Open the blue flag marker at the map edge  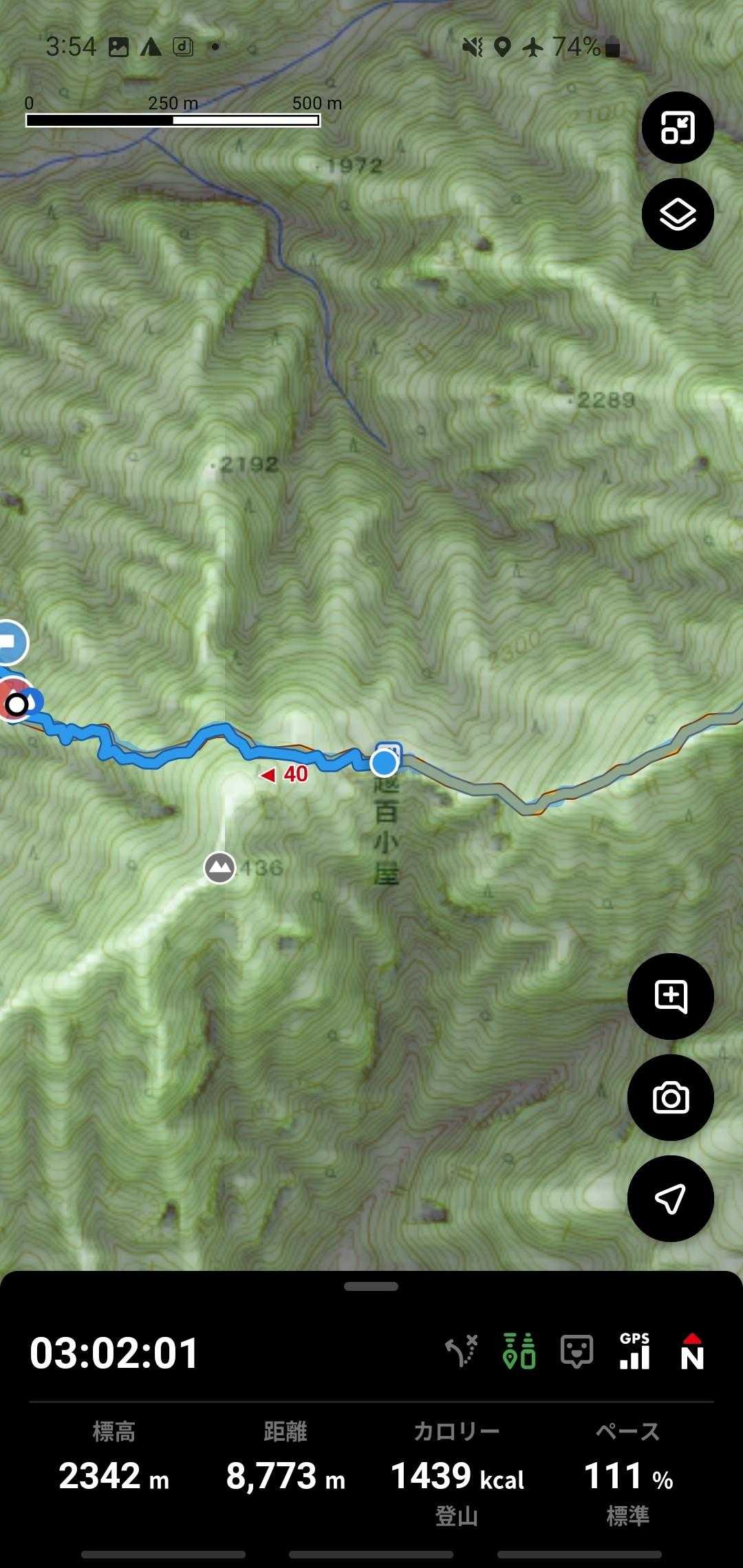pos(10,642)
